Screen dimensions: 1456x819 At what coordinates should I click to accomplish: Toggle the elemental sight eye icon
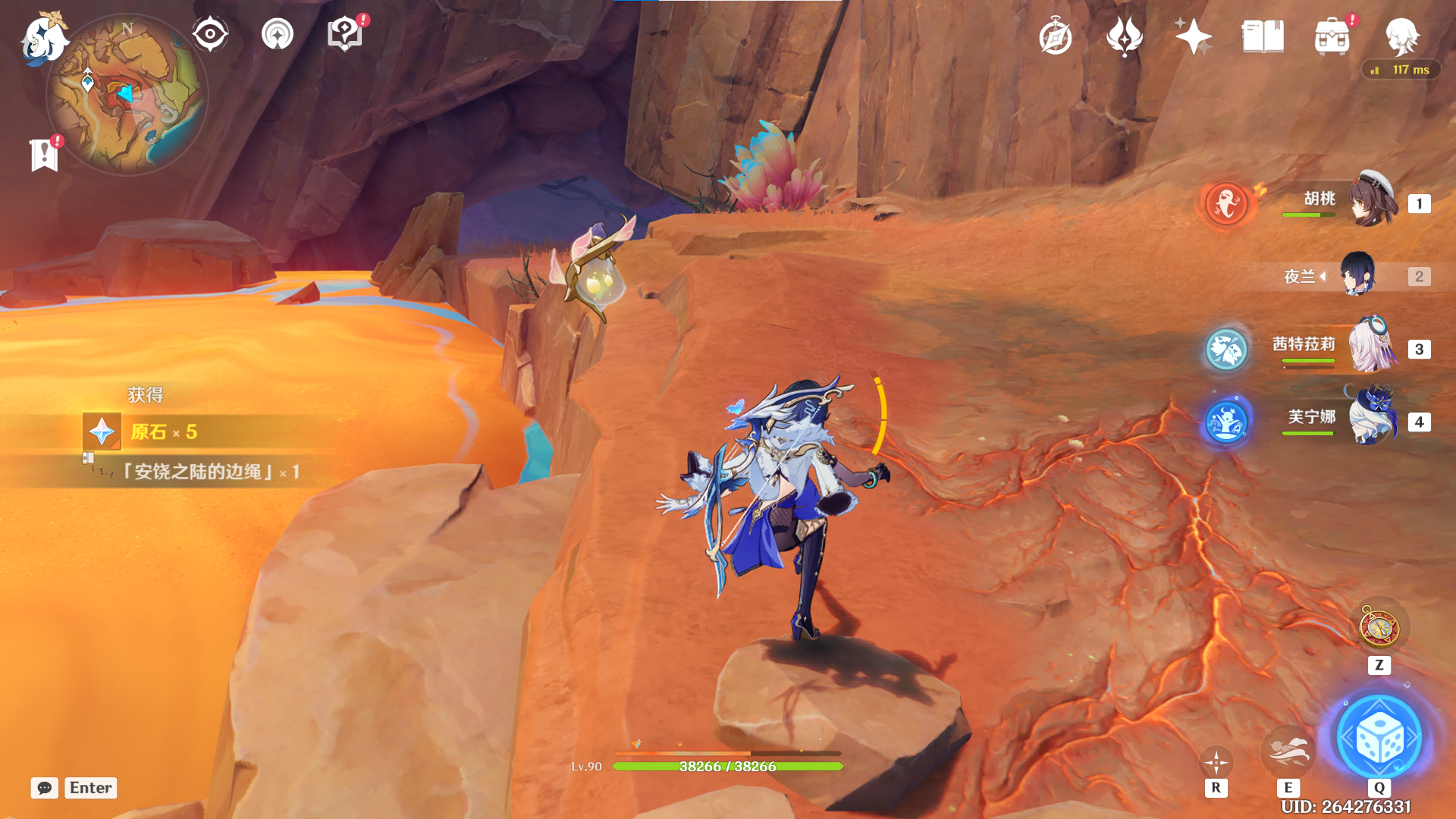[210, 35]
